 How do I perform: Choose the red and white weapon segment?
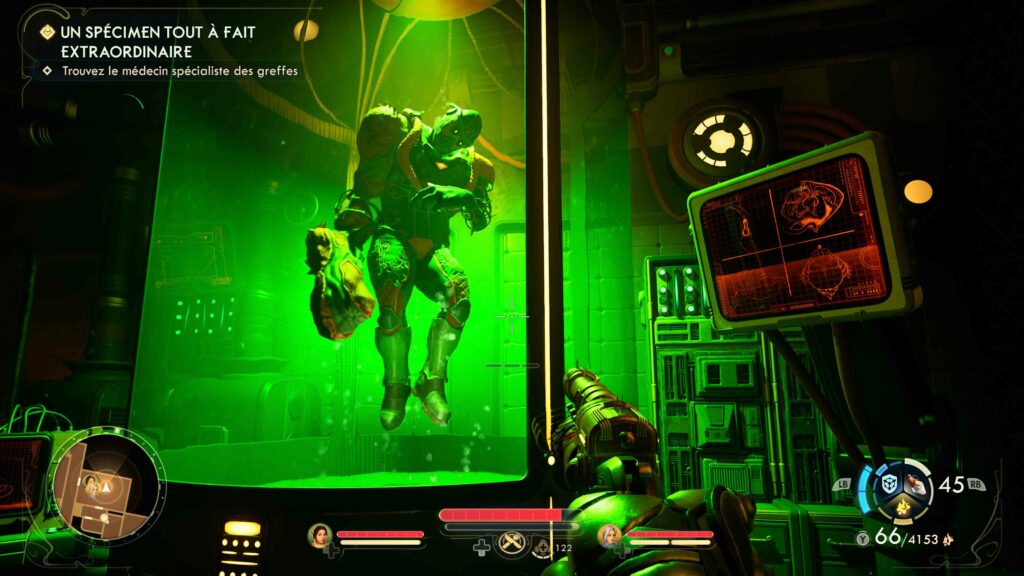click(x=918, y=484)
